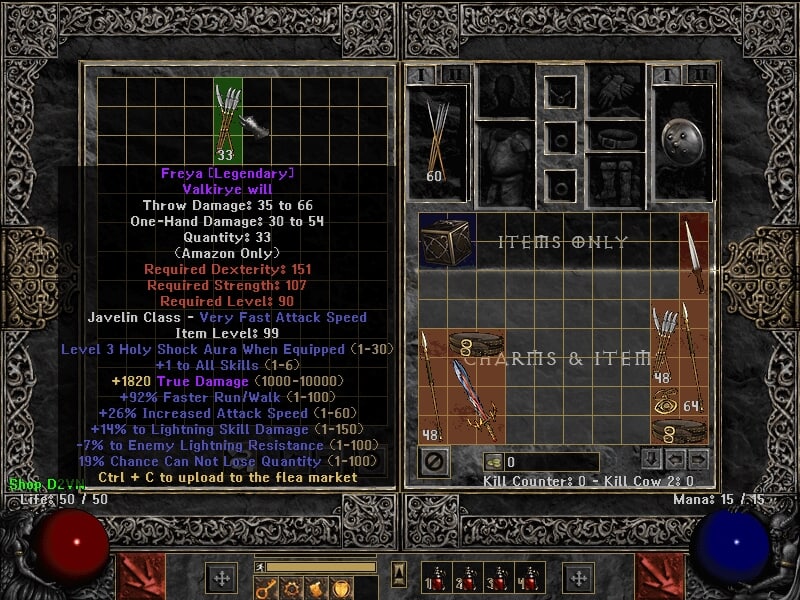Click the down arrow button below the inventory
The width and height of the screenshot is (800, 600).
click(x=651, y=460)
